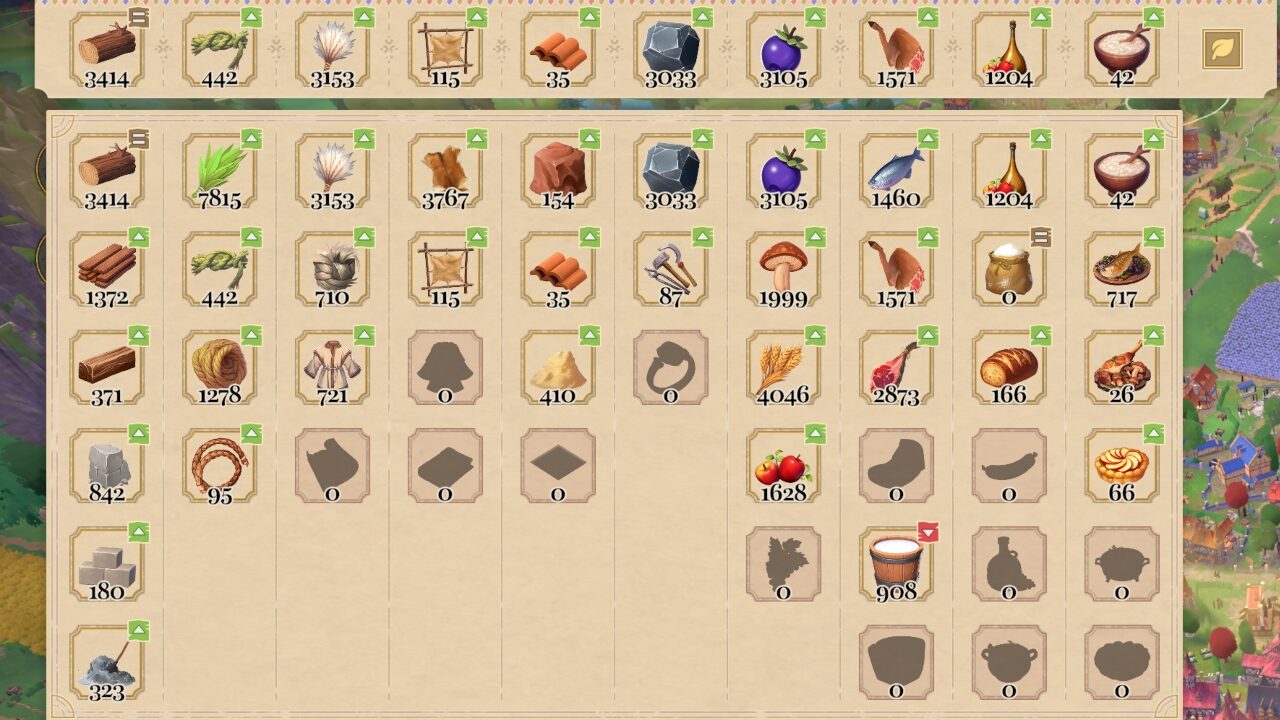This screenshot has height=720, width=1280.
Task: Select the green leaves resource showing 7815
Action: click(x=219, y=170)
